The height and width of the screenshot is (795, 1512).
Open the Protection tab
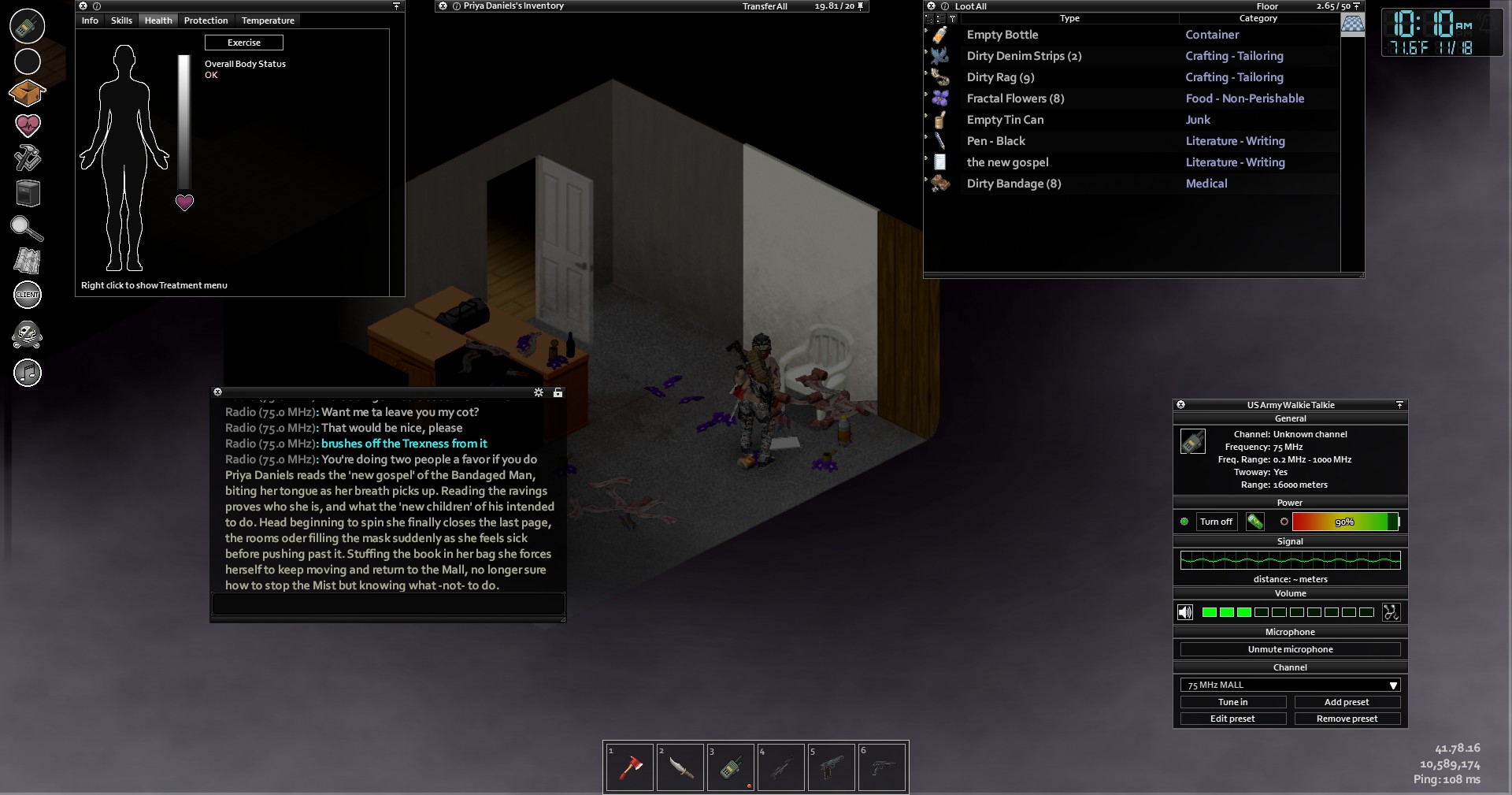tap(206, 20)
